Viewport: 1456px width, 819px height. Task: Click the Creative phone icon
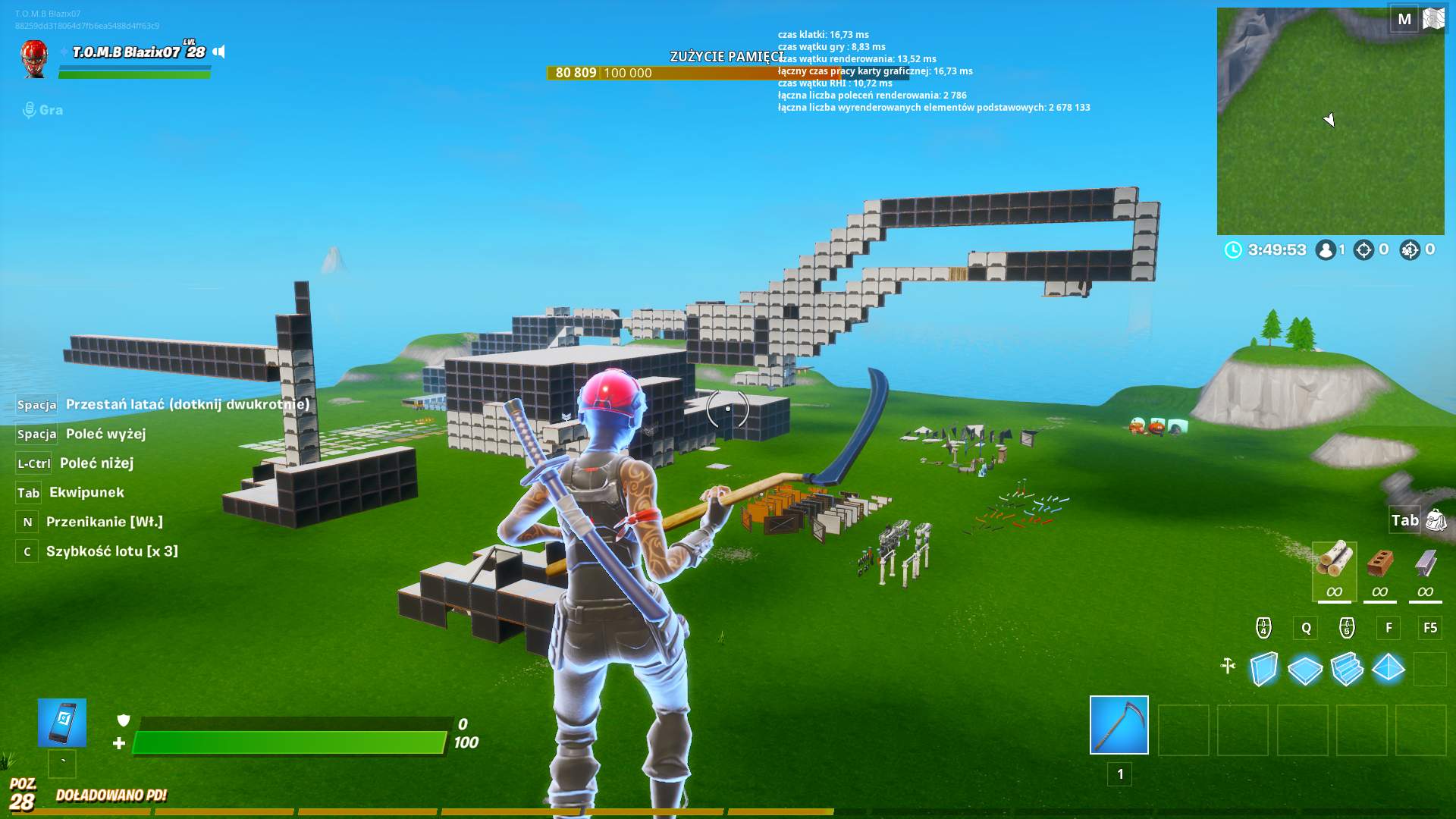click(61, 721)
